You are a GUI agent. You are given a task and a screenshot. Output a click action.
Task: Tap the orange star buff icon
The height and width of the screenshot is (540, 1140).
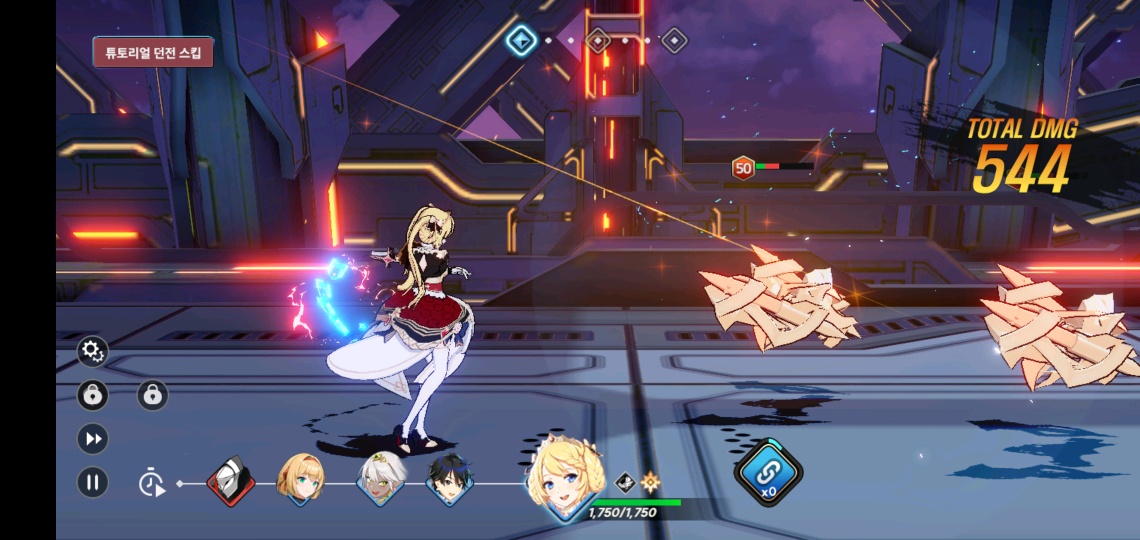click(651, 482)
